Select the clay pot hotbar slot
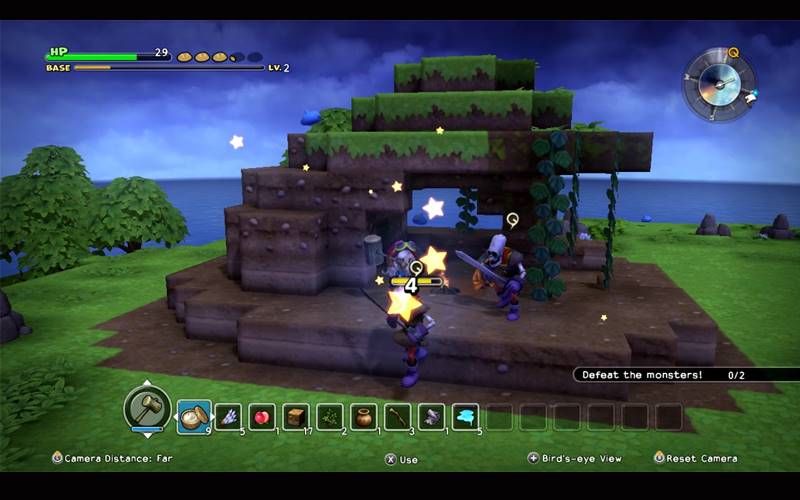 coord(364,416)
